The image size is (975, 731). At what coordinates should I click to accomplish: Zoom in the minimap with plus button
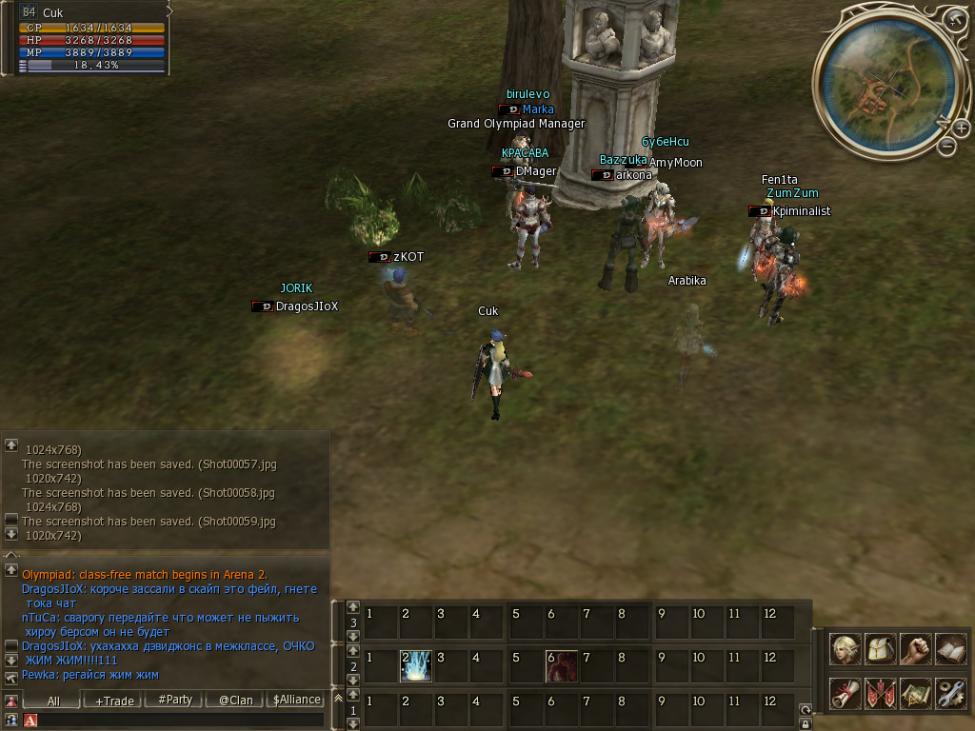[960, 128]
